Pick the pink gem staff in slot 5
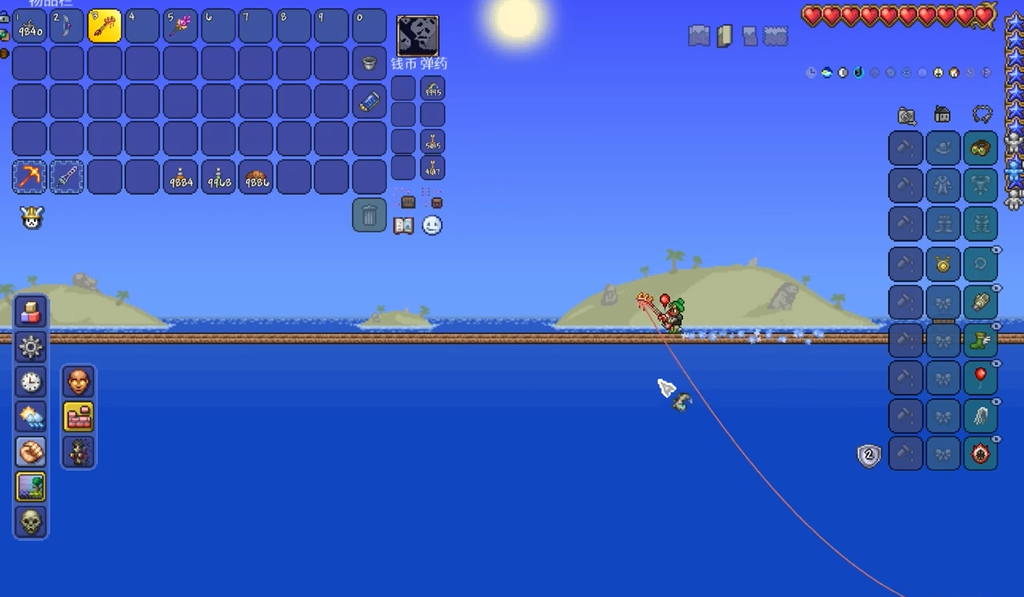The height and width of the screenshot is (597, 1024). (180, 26)
